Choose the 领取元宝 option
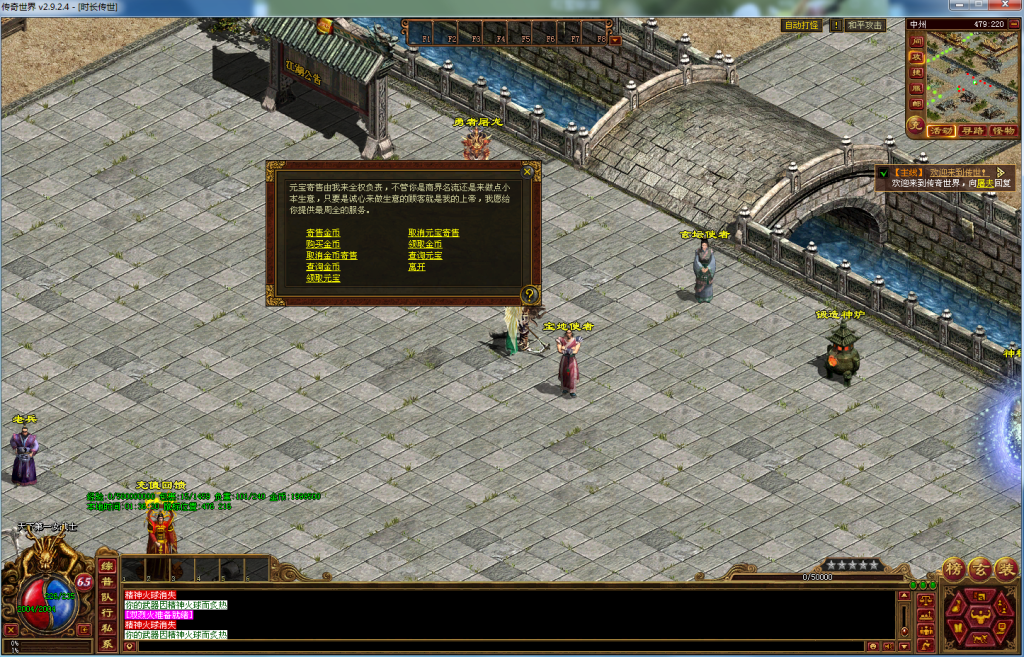This screenshot has width=1024, height=657. 323,278
